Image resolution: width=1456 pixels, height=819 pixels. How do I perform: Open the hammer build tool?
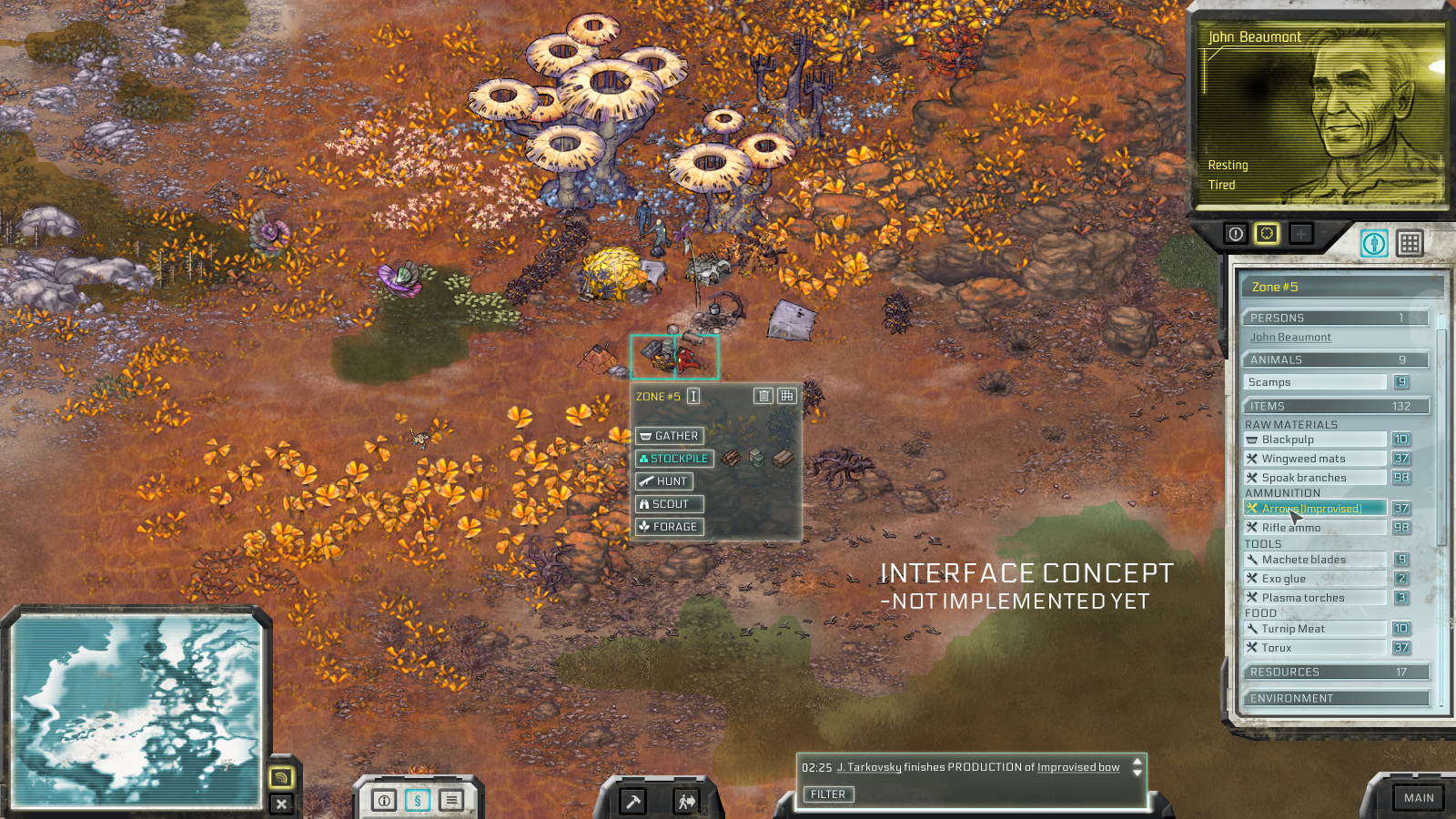(632, 802)
